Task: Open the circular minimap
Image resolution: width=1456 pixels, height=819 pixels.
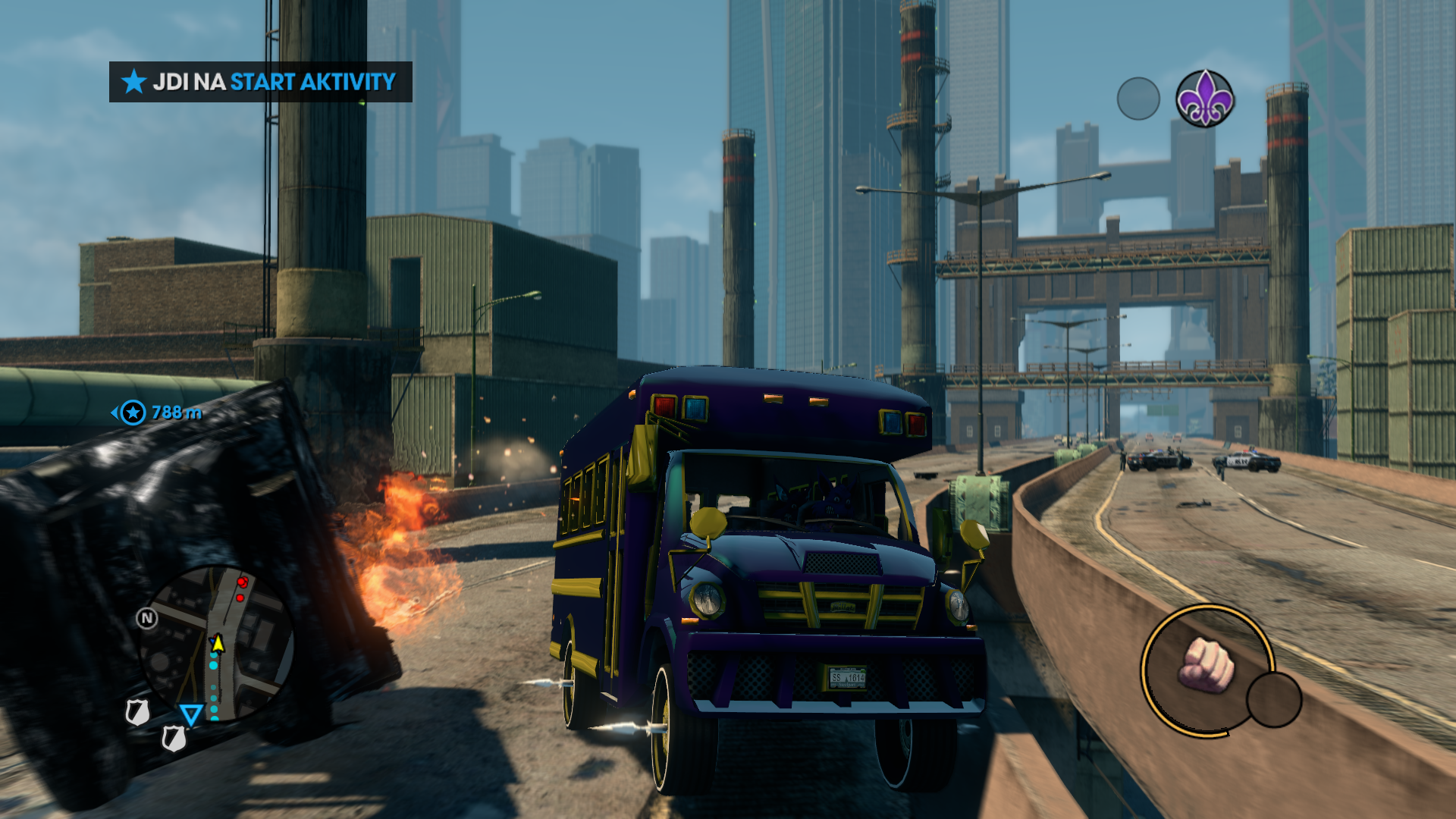Action: [216, 643]
